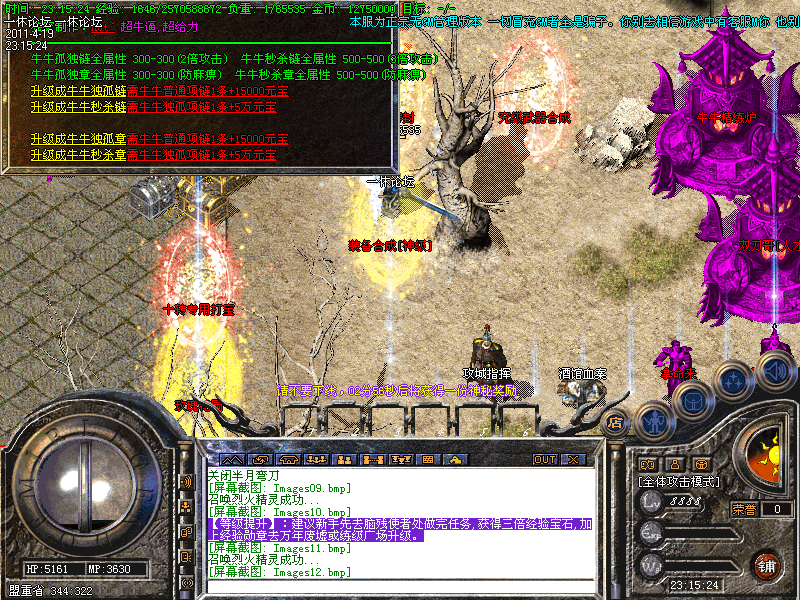800x600 pixels.
Task: Click the single person icon above attack mode
Action: (675, 464)
